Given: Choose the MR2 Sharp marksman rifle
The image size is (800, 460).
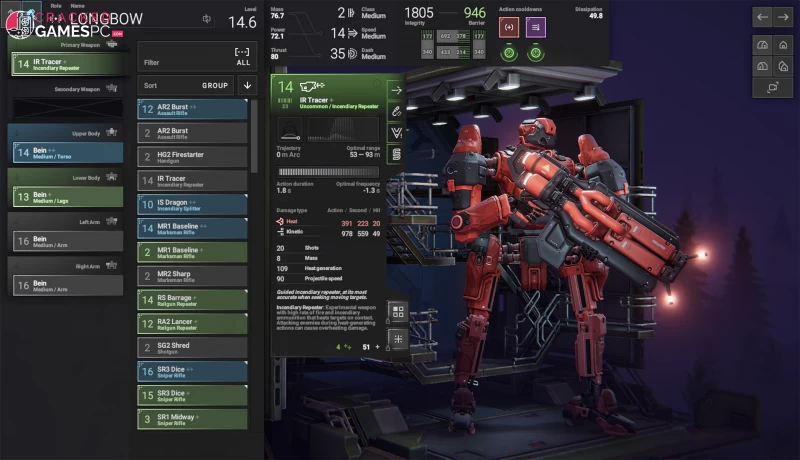Looking at the screenshot, I should (x=193, y=275).
